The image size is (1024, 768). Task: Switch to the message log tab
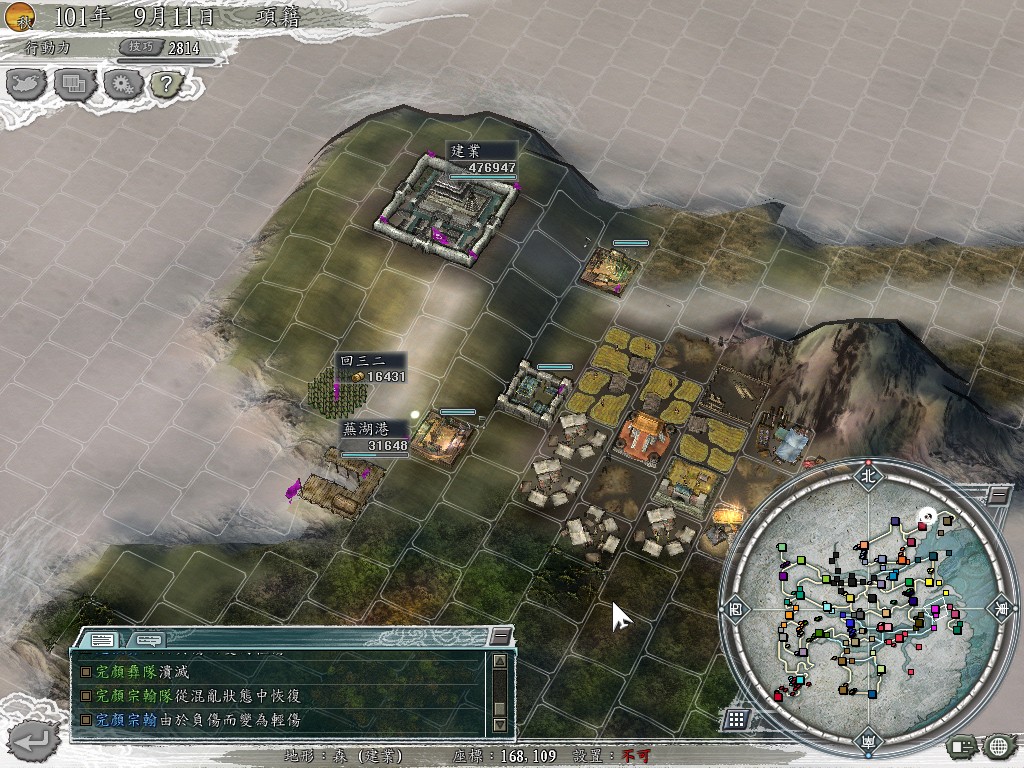(x=101, y=639)
